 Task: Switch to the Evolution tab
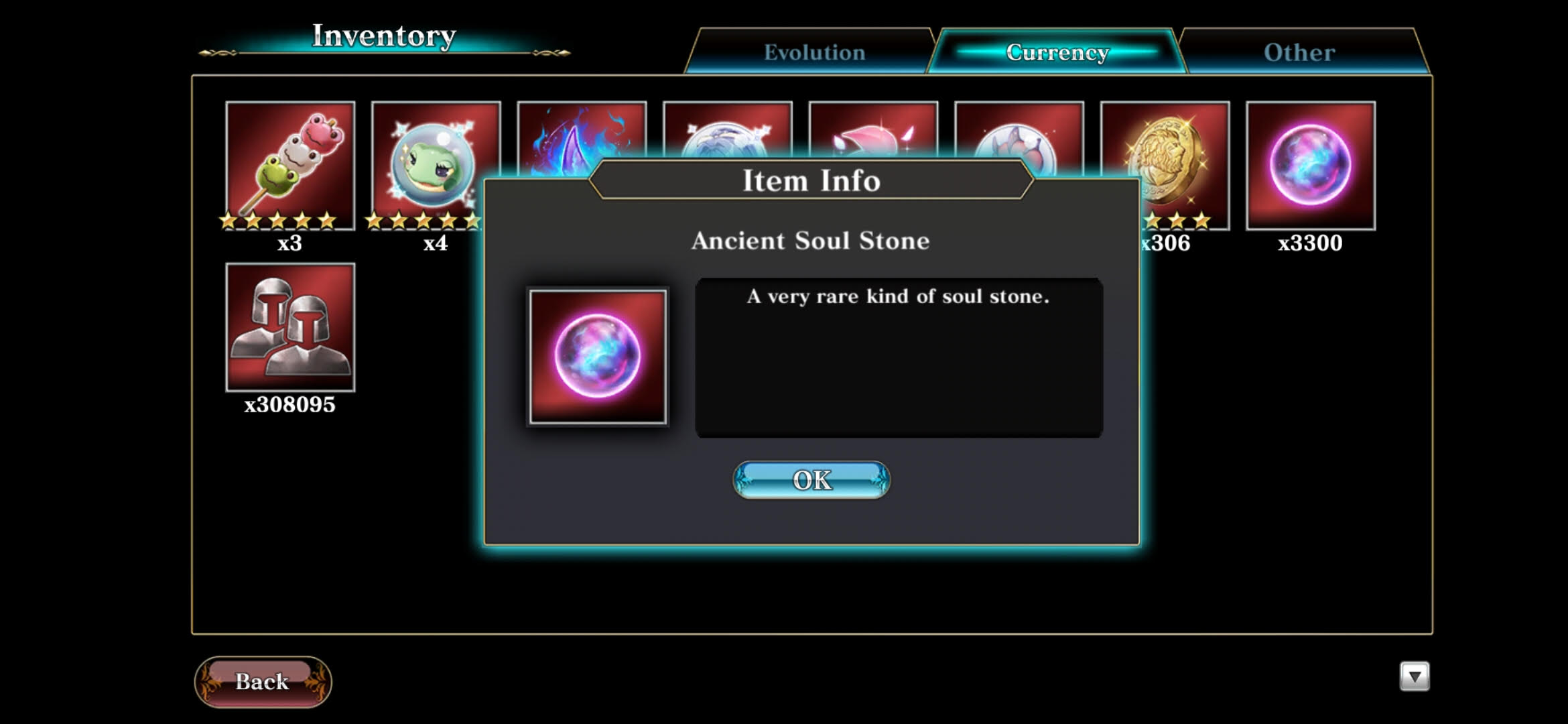tap(814, 52)
